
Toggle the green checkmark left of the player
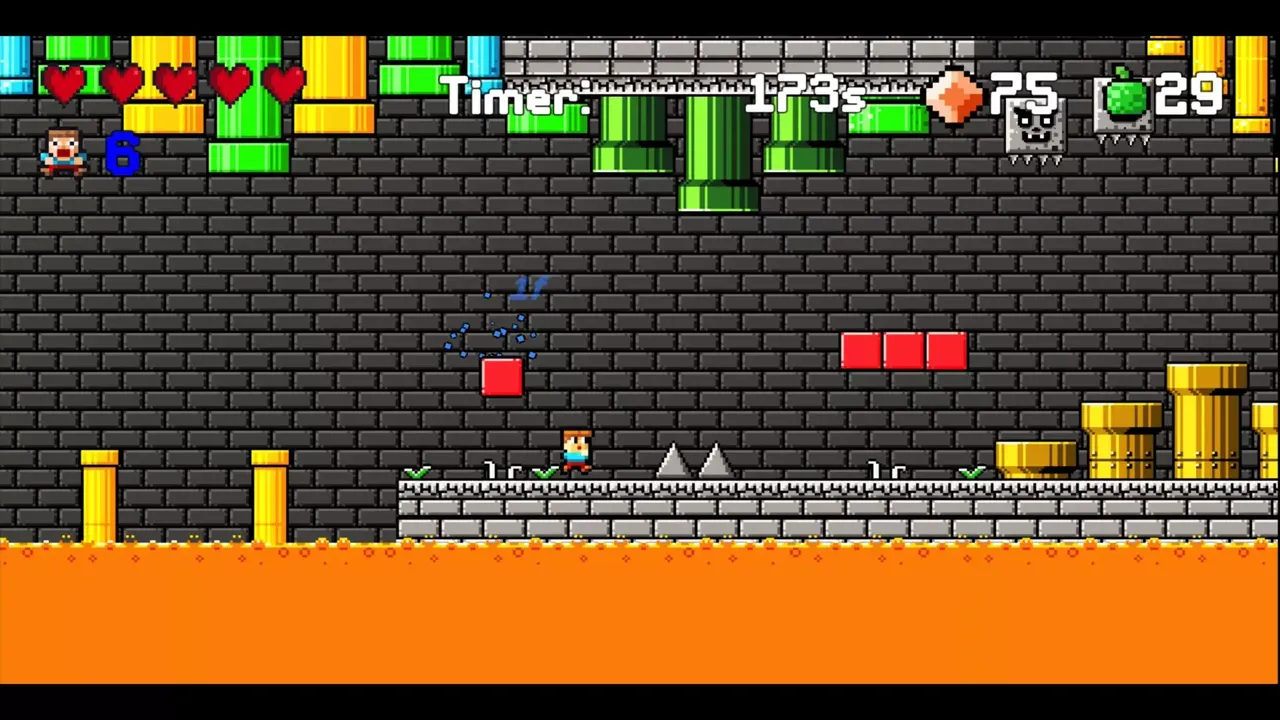546,472
